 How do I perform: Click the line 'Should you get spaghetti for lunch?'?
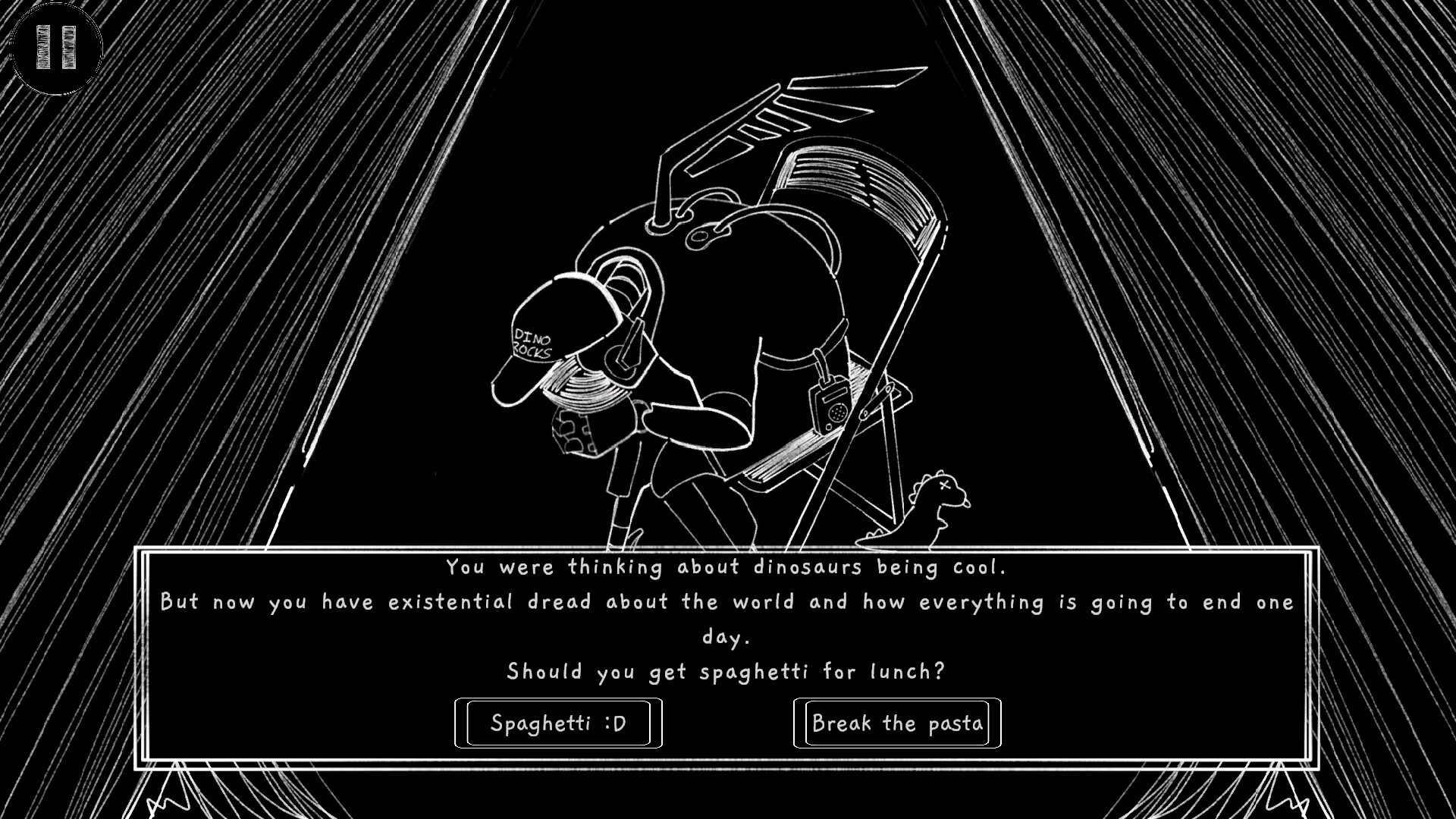click(727, 670)
